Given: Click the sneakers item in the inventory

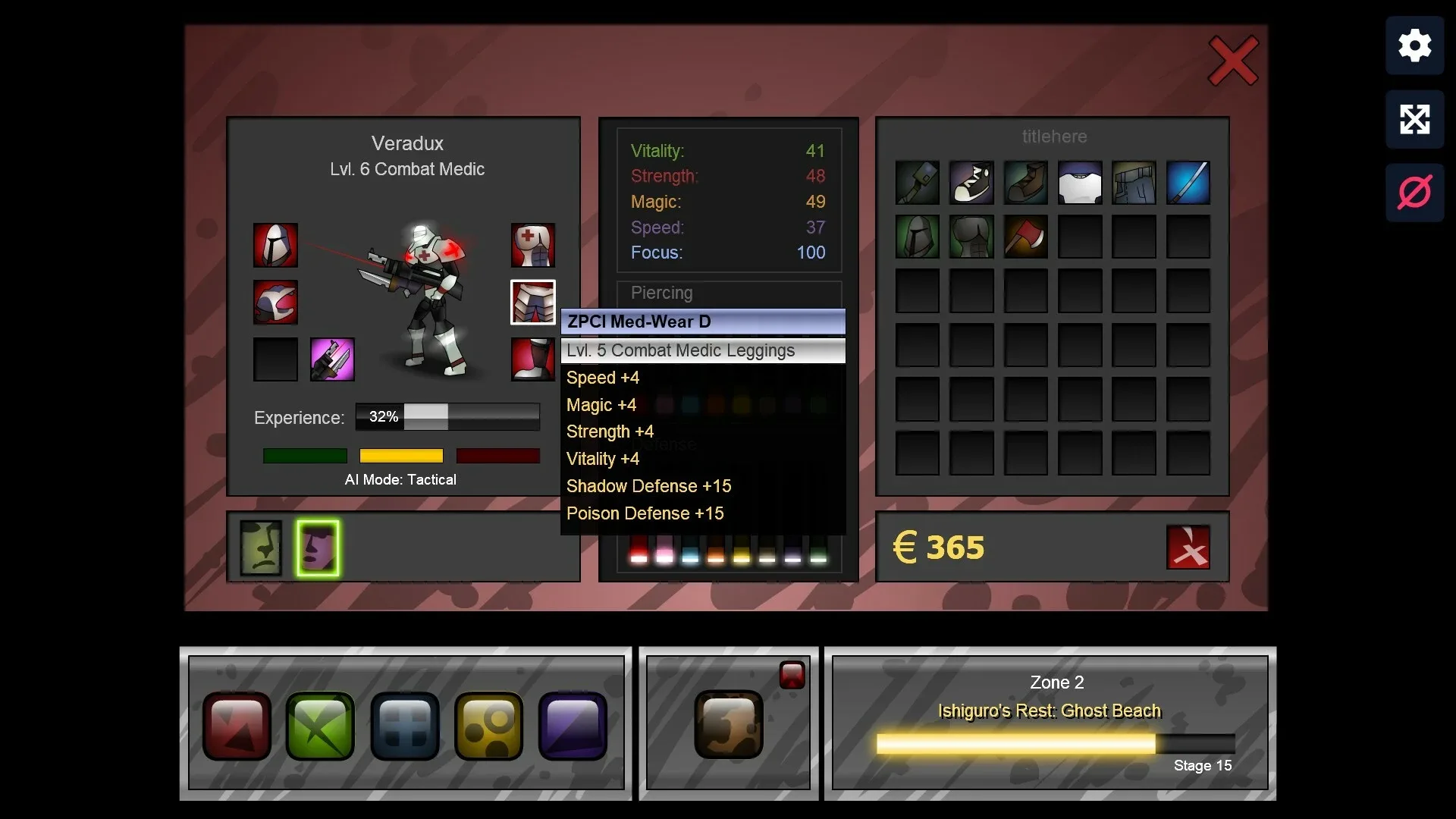Looking at the screenshot, I should 971,182.
